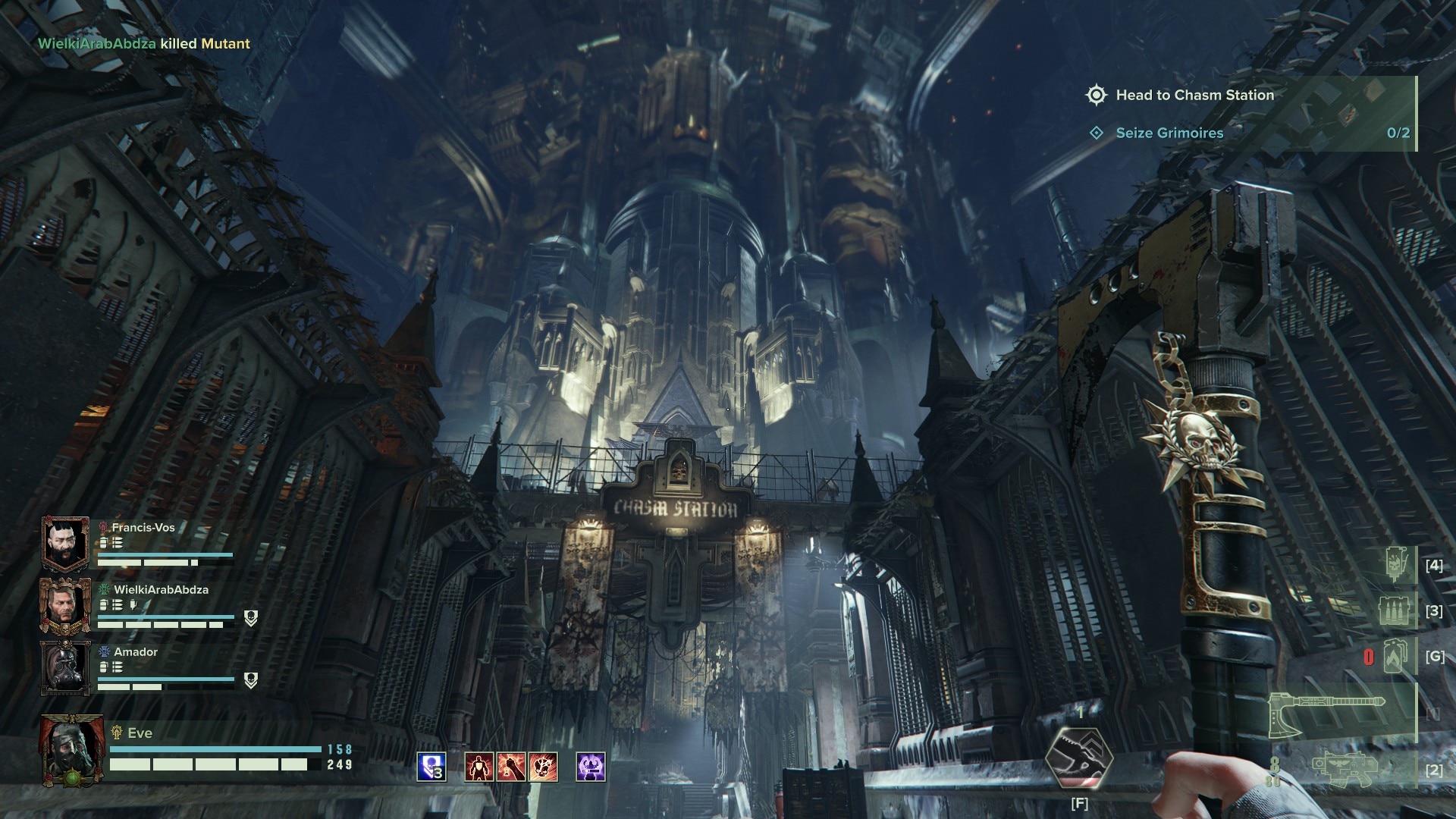Click the red raised fist buff icon
Image resolution: width=1456 pixels, height=819 pixels.
511,767
